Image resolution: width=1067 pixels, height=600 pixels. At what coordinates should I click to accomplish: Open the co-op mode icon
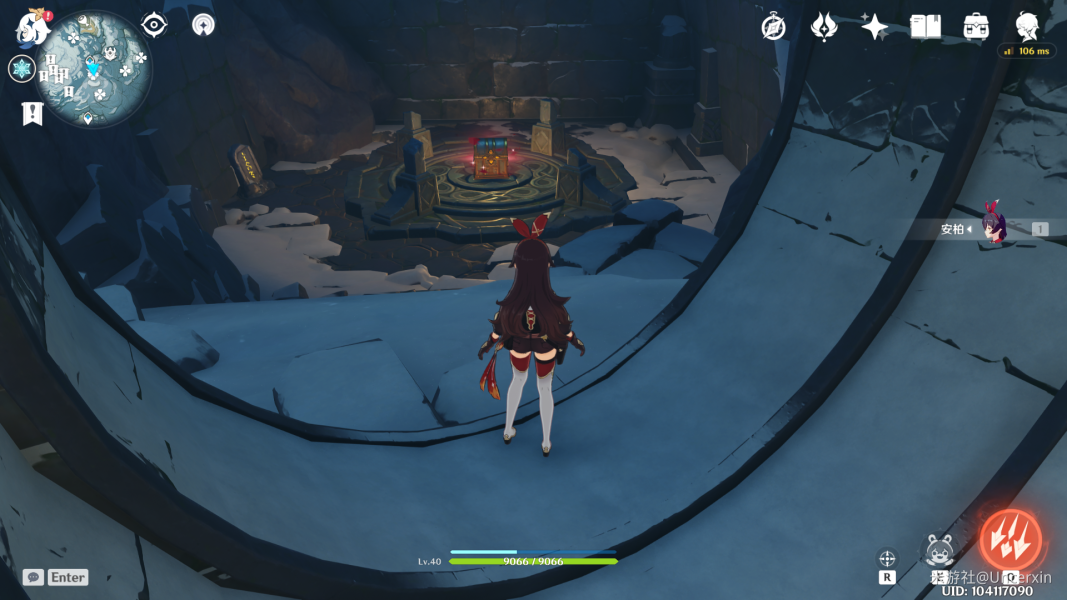point(203,25)
